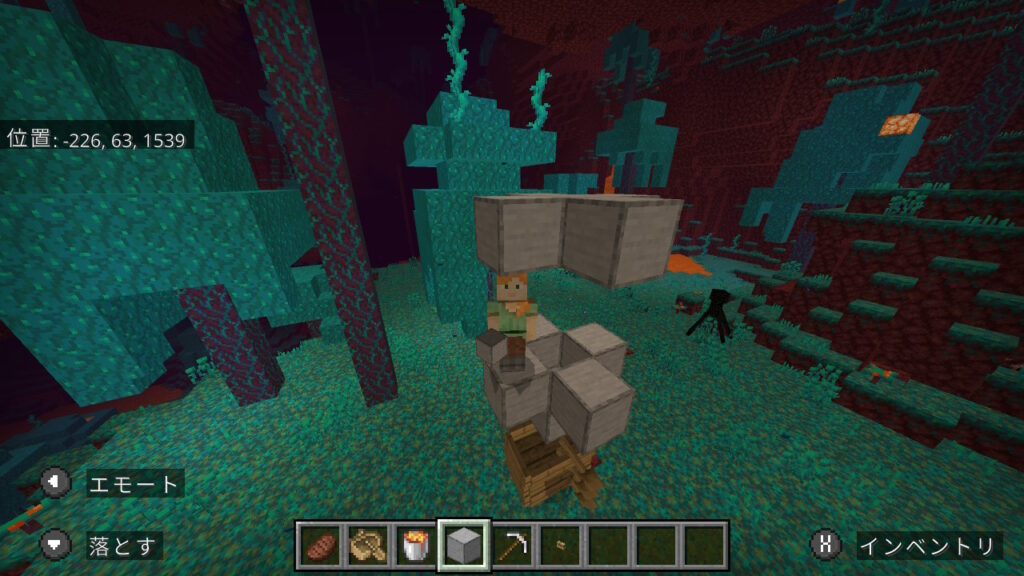
Task: Select the small tan item hotbar slot
Action: point(560,545)
